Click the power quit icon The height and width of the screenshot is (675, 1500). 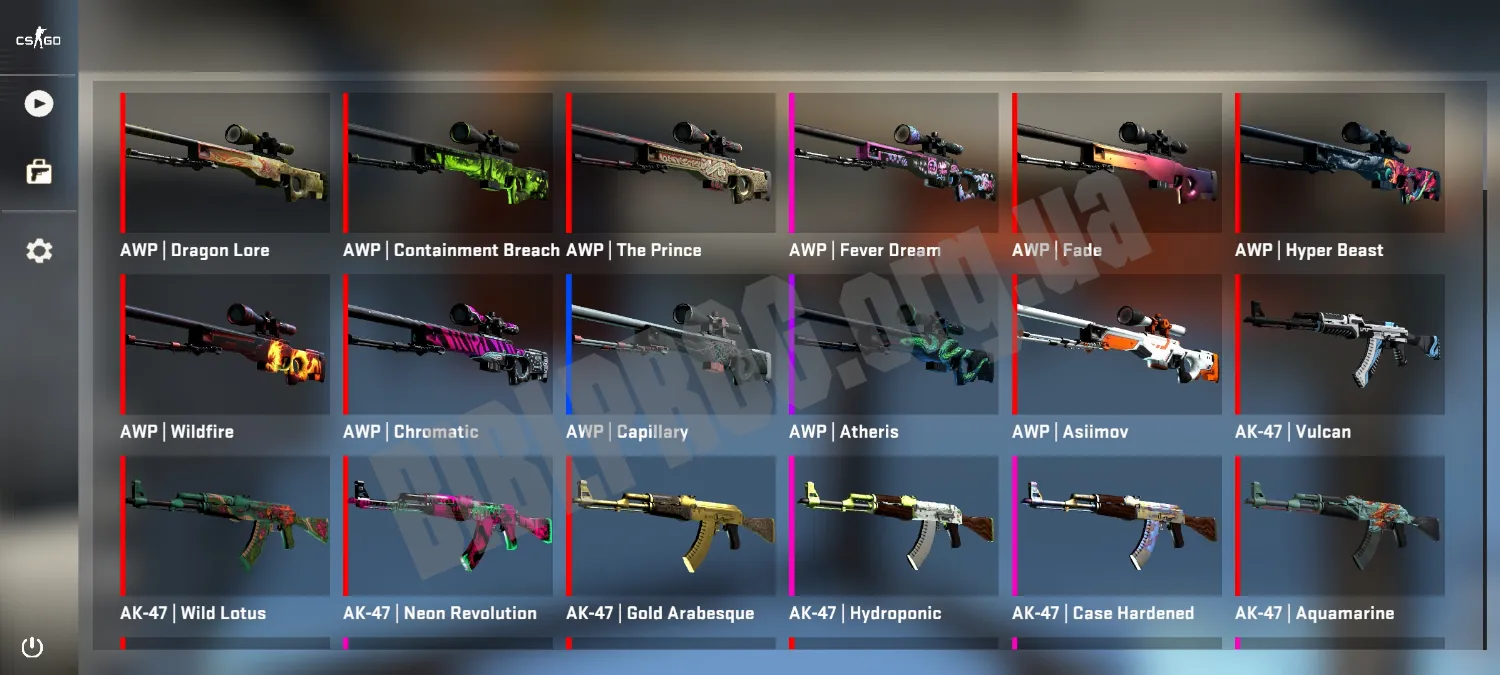pos(33,647)
